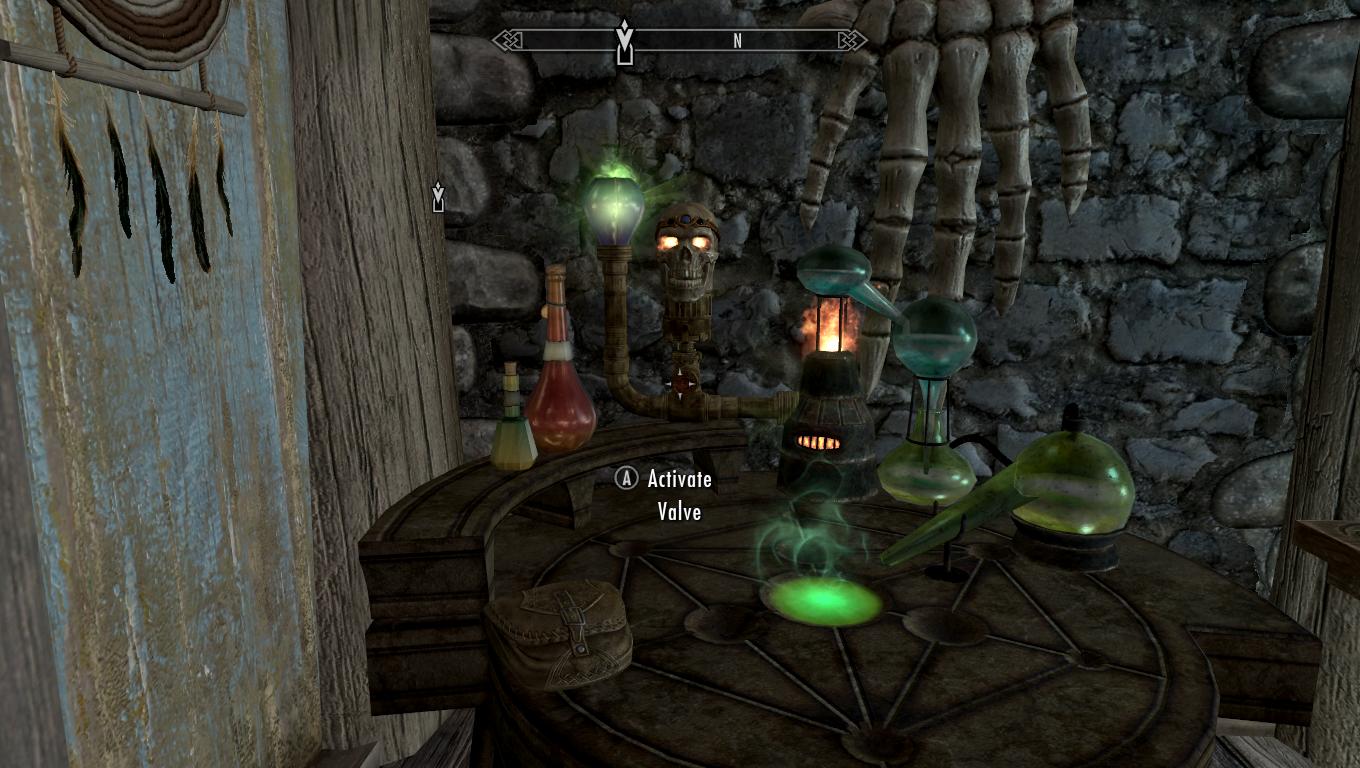
Task: Click the quest marker on the compass bar
Action: click(625, 40)
